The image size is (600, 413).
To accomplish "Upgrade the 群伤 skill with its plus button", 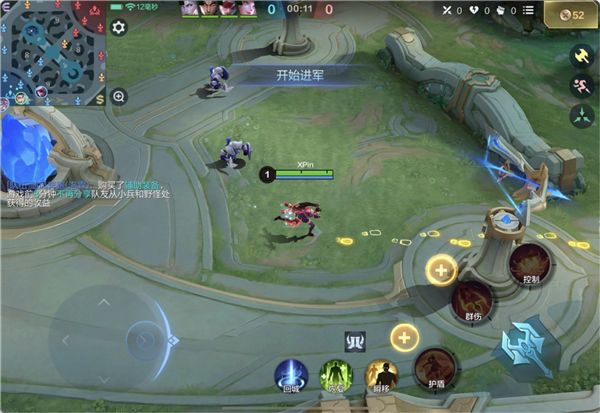I will coord(441,269).
